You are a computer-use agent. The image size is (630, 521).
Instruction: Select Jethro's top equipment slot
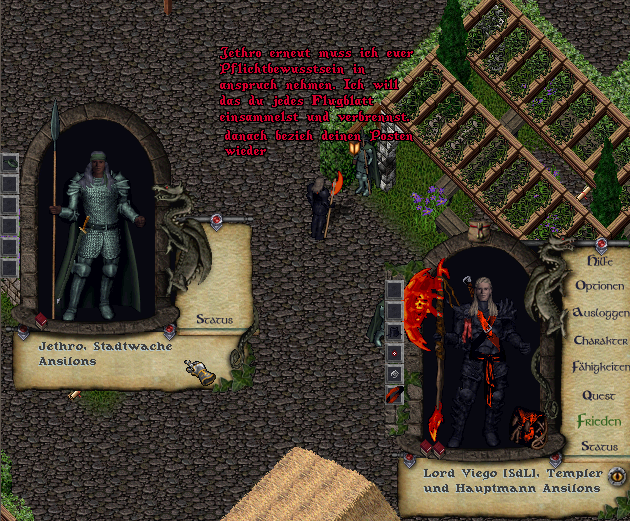pyautogui.click(x=10, y=163)
